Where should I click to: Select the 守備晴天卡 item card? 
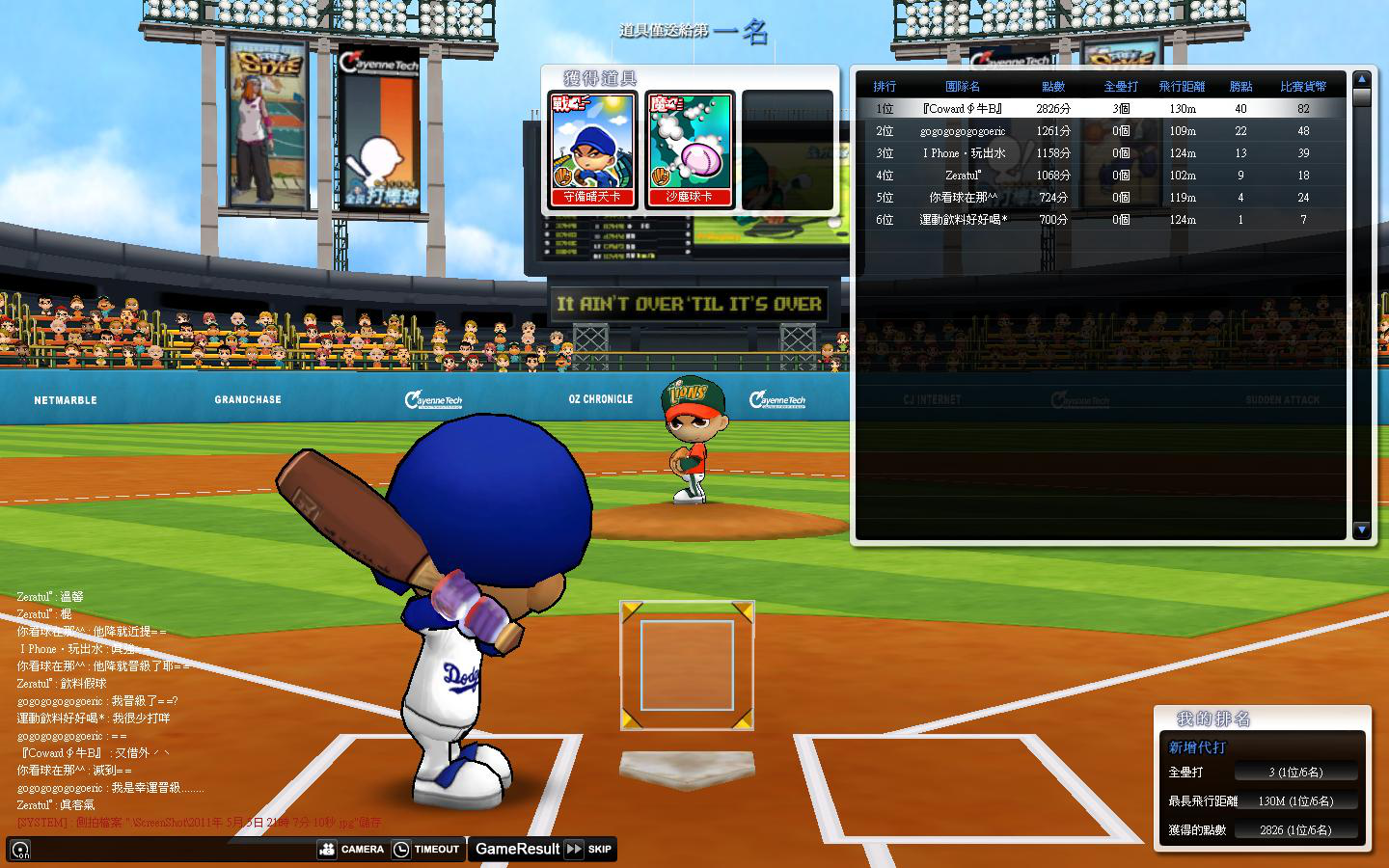(x=592, y=149)
